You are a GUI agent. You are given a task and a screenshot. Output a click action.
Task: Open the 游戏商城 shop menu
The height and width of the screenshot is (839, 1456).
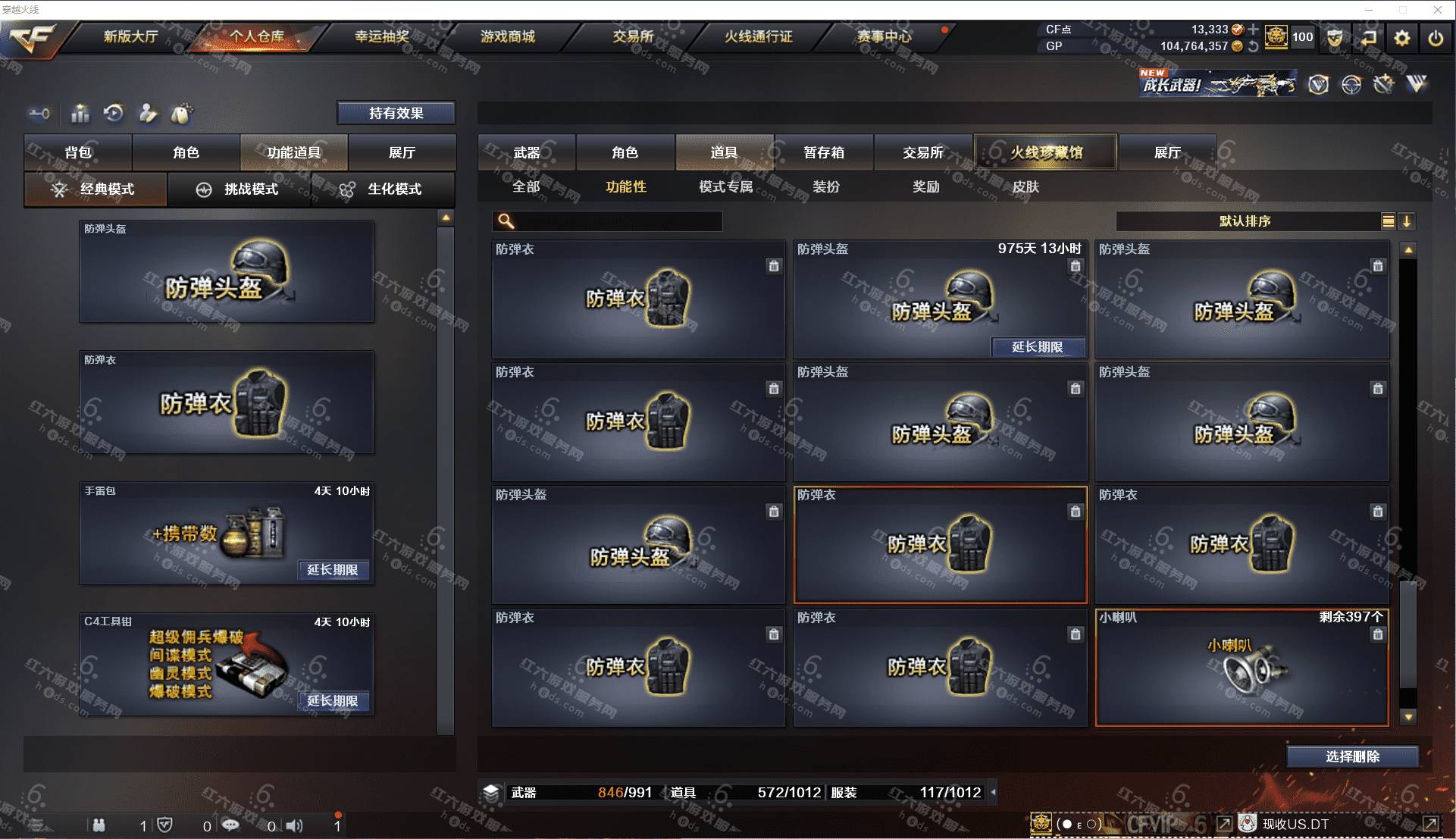click(507, 36)
